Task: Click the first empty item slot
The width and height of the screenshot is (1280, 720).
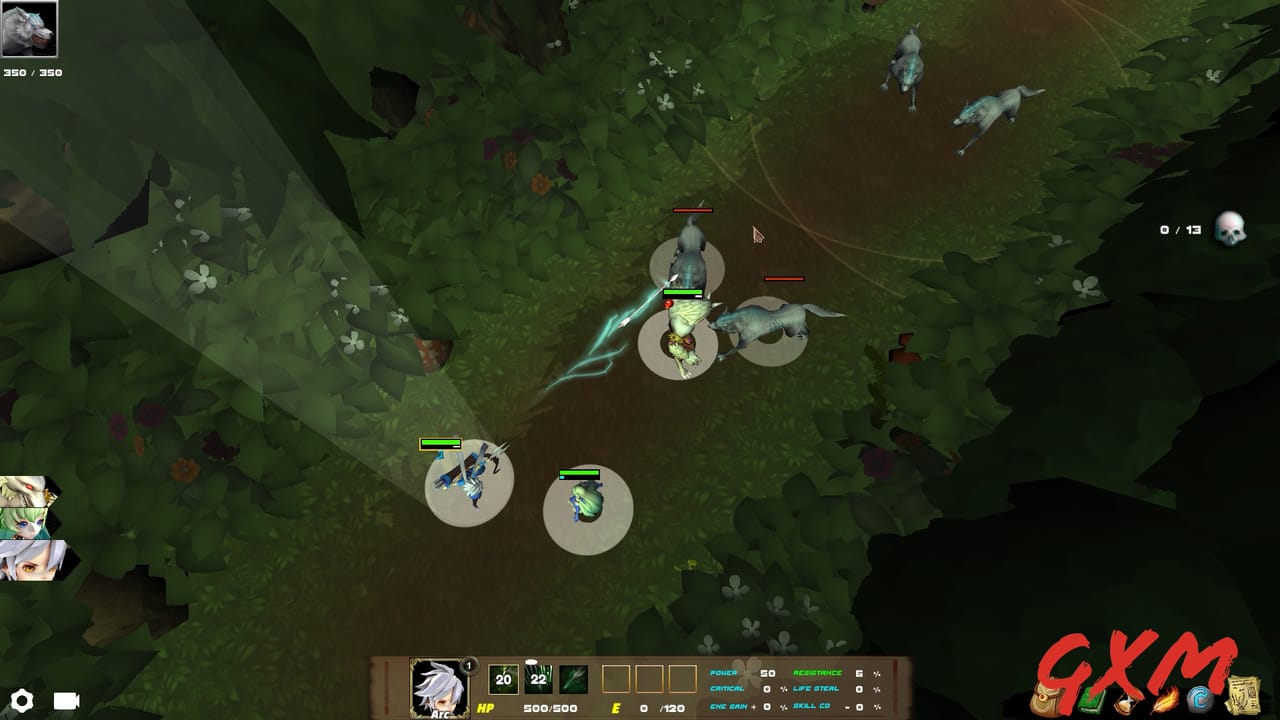Action: coord(618,677)
